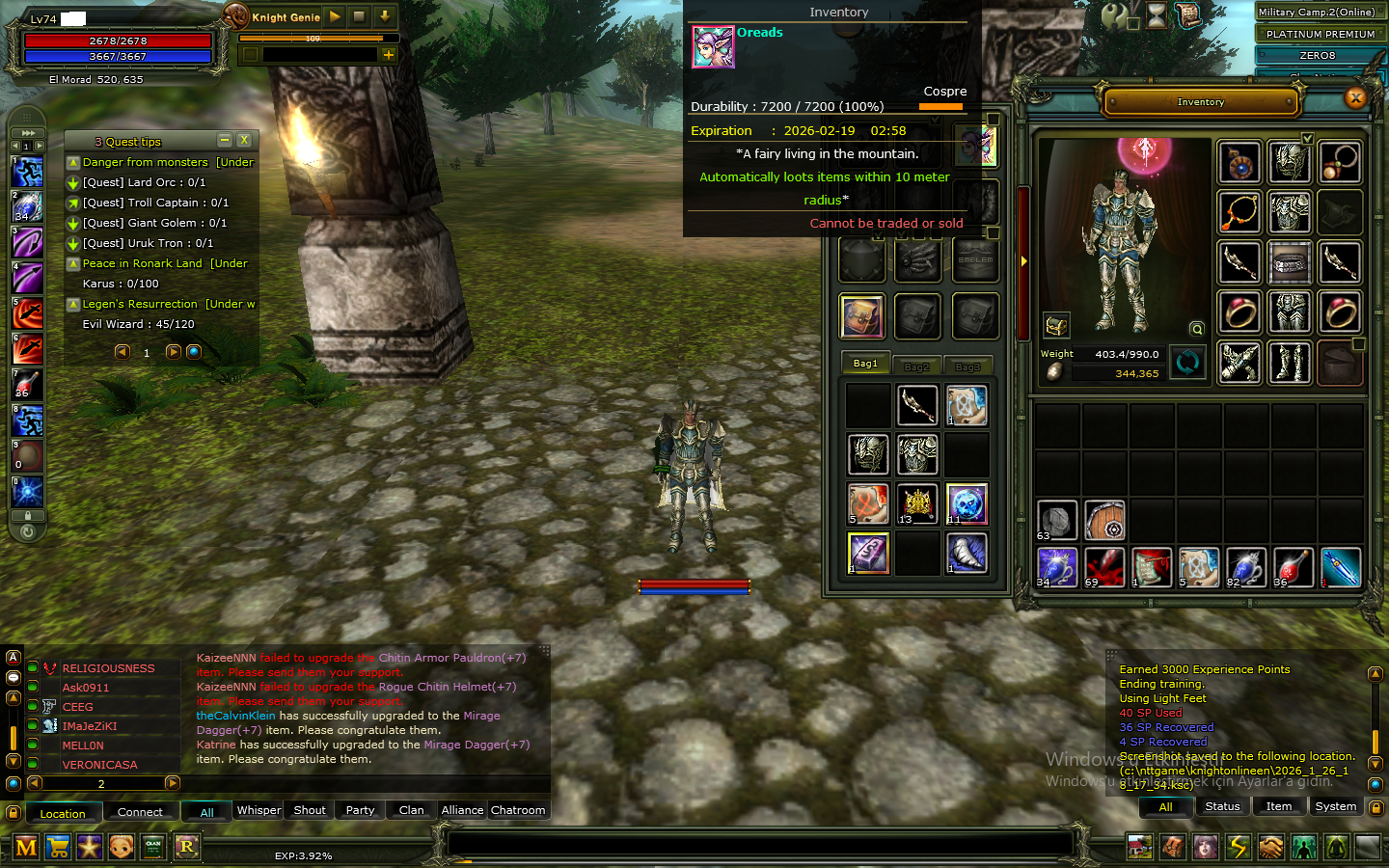1389x868 pixels.
Task: Click the golden star premium icon
Action: pos(90,846)
